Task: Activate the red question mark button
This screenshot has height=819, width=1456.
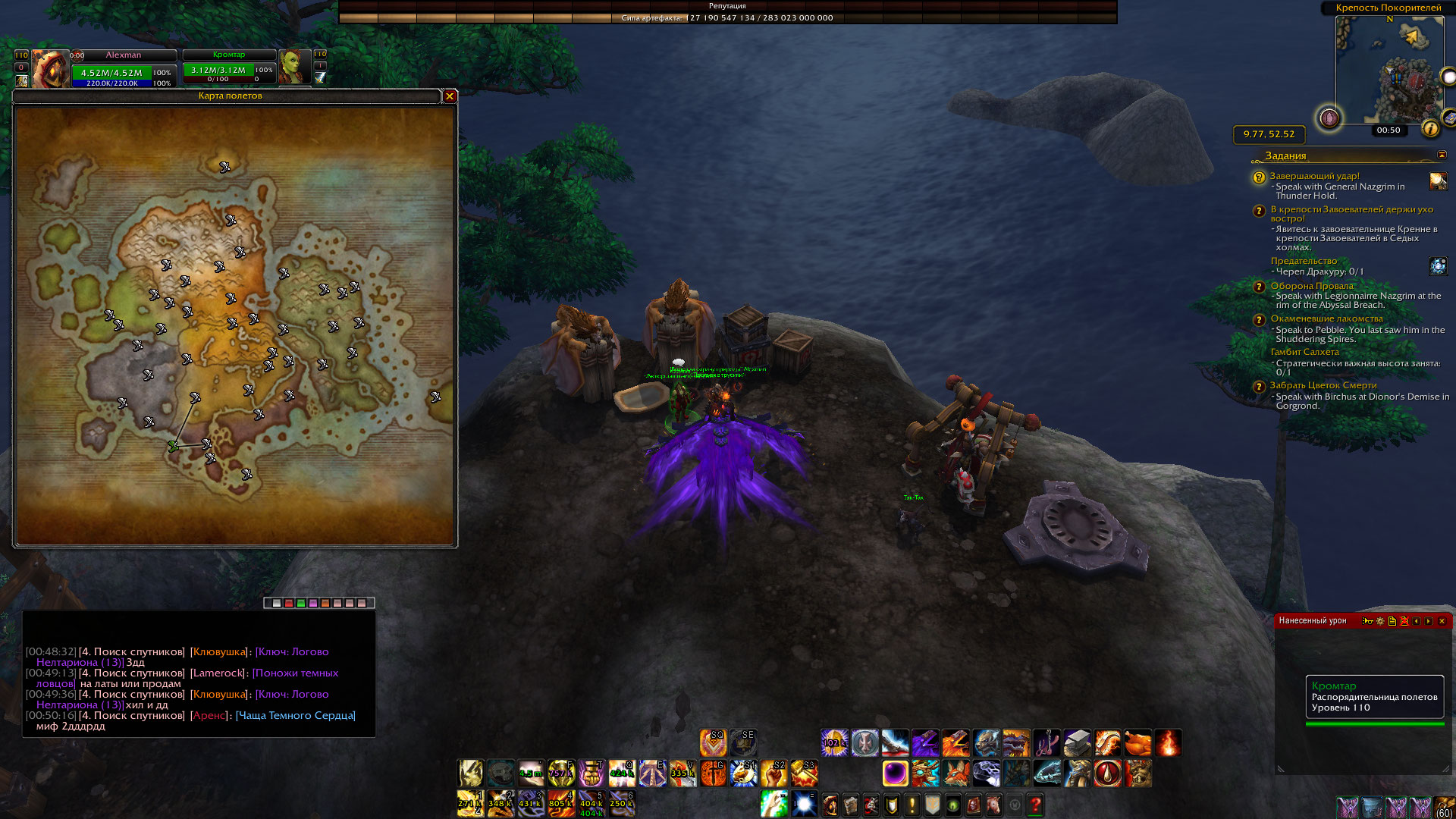Action: click(1035, 804)
